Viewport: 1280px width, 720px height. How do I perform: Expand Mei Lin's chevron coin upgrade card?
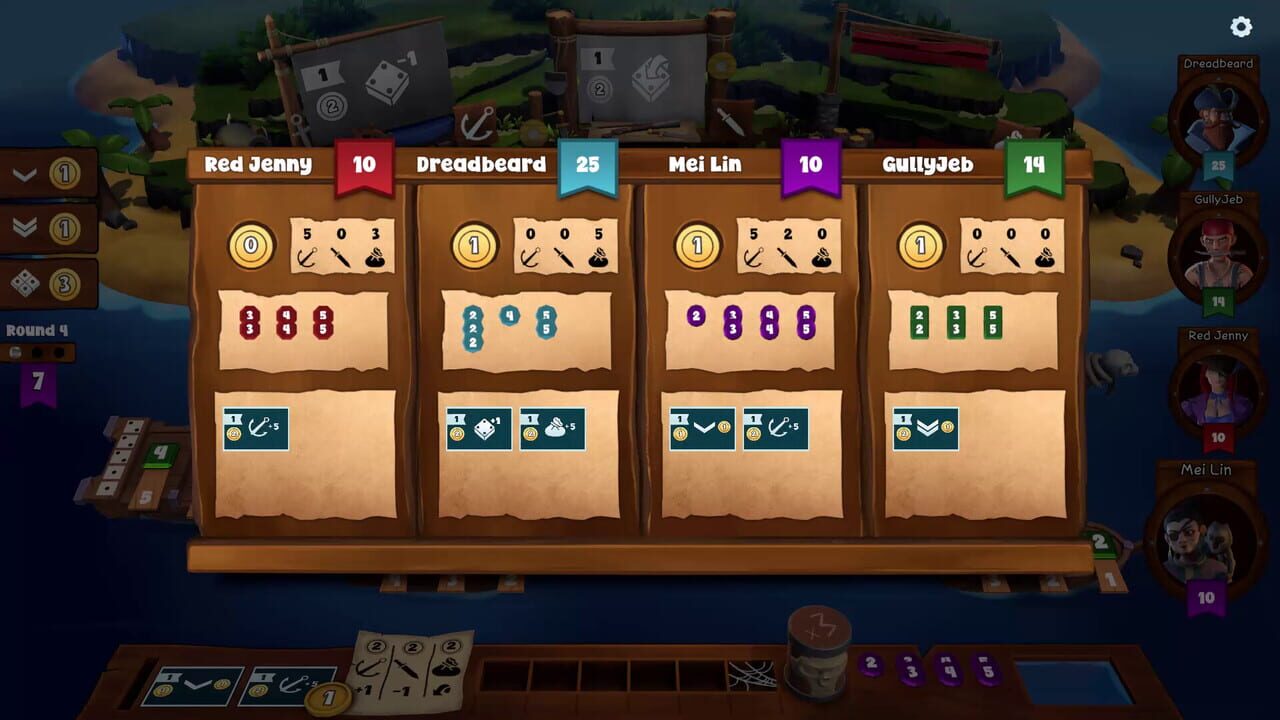701,428
